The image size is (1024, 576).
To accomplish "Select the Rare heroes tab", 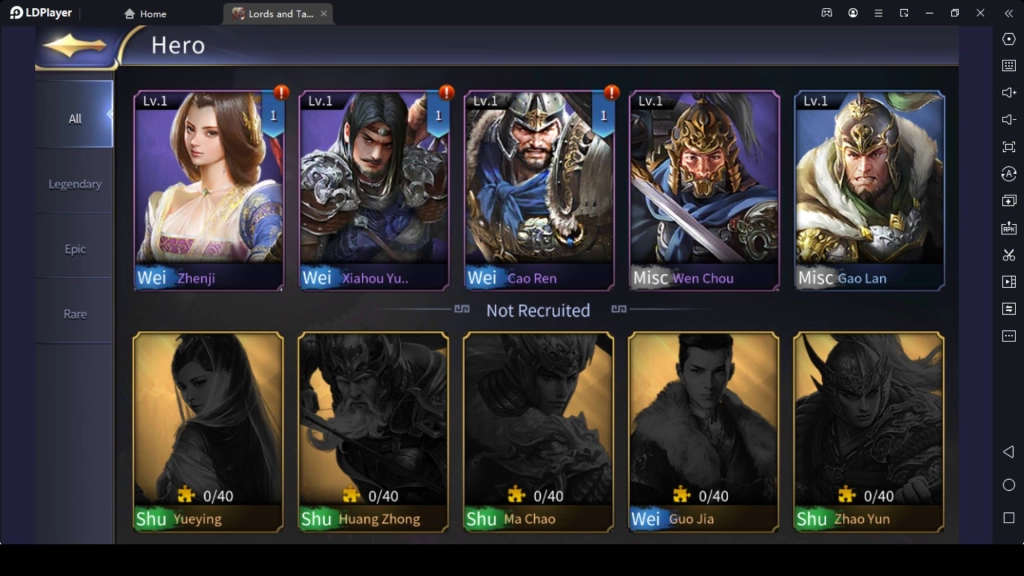I will pos(75,314).
